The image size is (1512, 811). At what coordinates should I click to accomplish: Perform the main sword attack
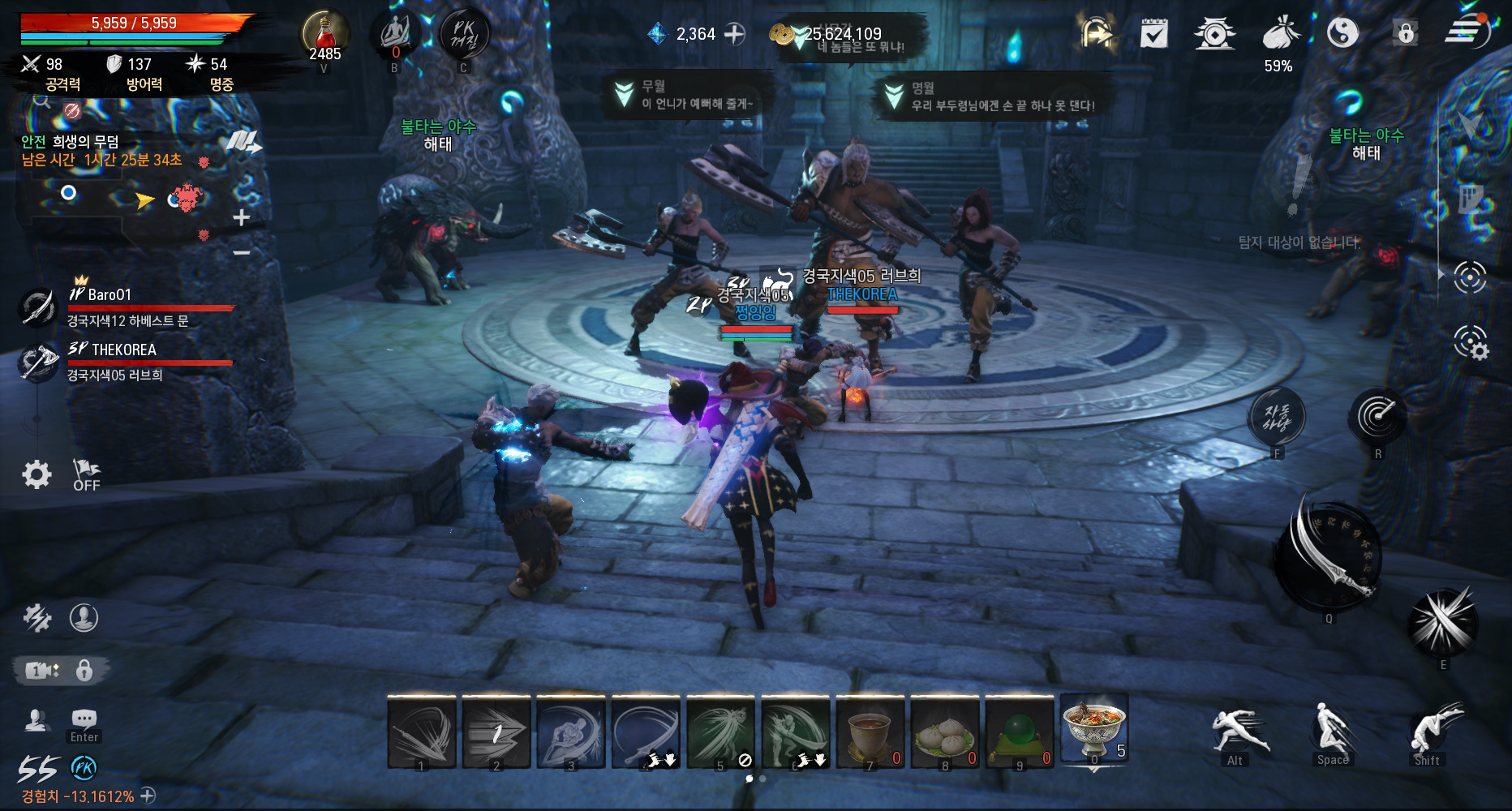pyautogui.click(x=1330, y=557)
